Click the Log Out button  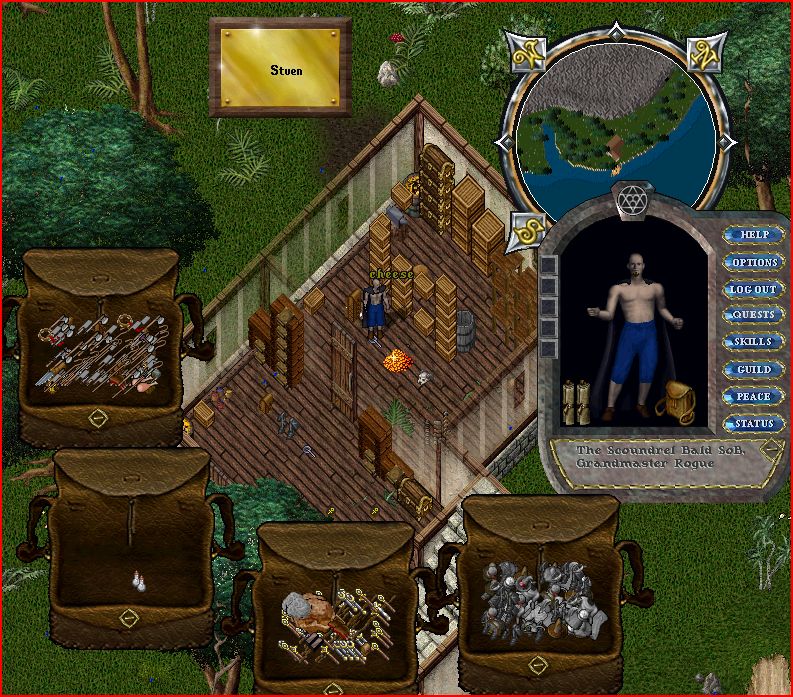click(x=753, y=289)
